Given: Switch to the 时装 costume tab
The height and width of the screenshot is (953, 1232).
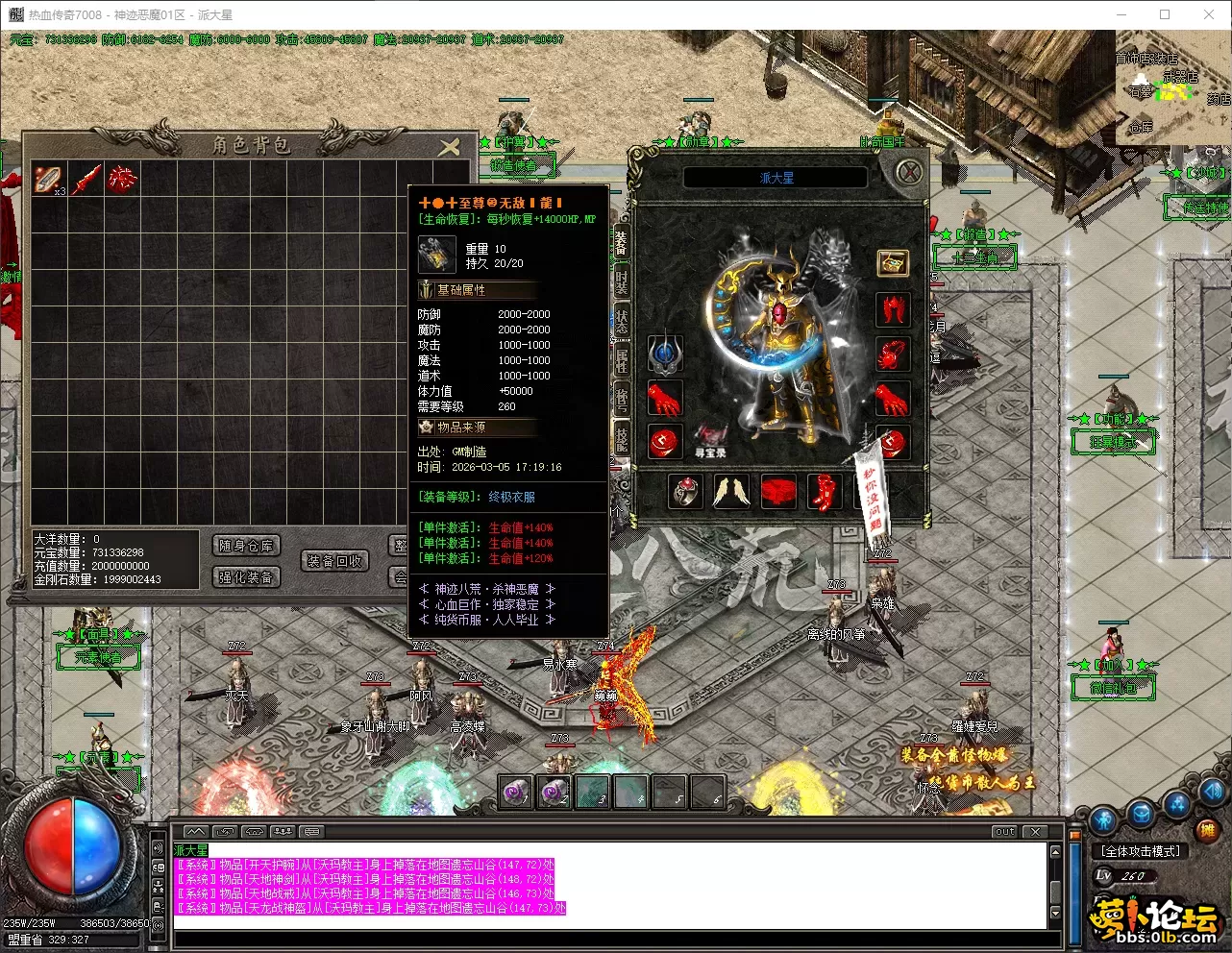Looking at the screenshot, I should tap(621, 280).
